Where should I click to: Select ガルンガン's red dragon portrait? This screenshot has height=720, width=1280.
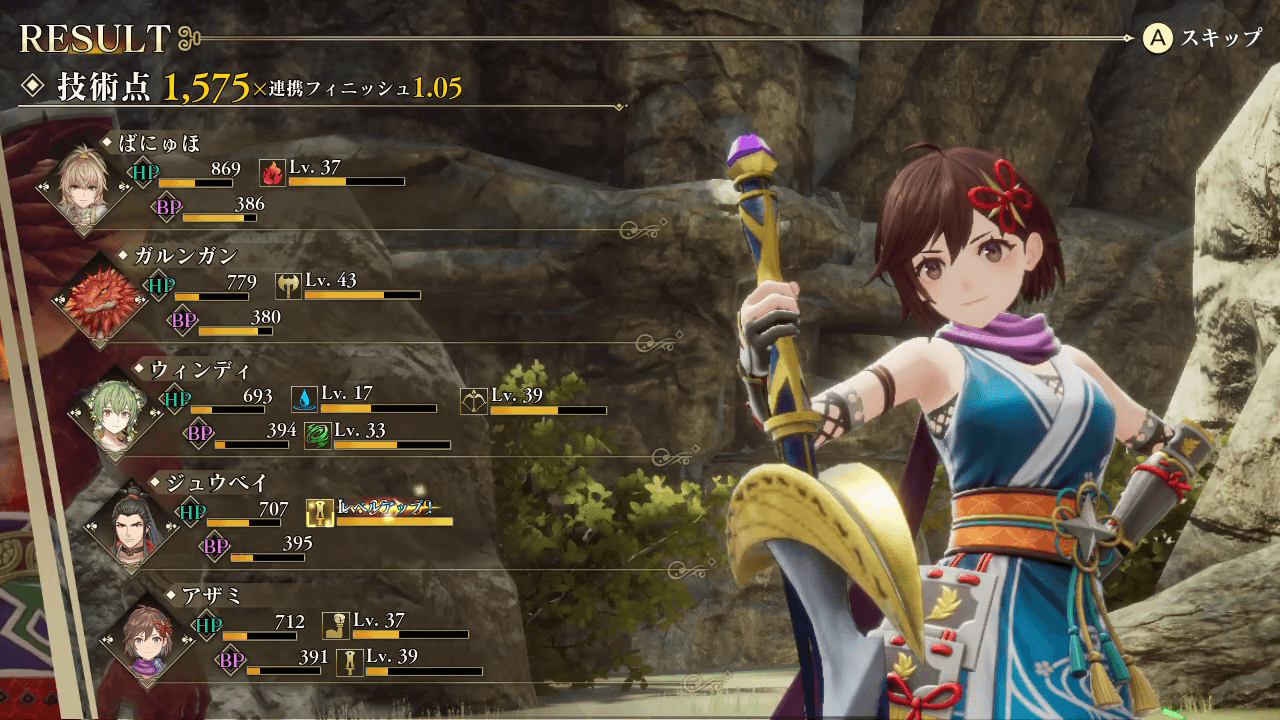(100, 298)
